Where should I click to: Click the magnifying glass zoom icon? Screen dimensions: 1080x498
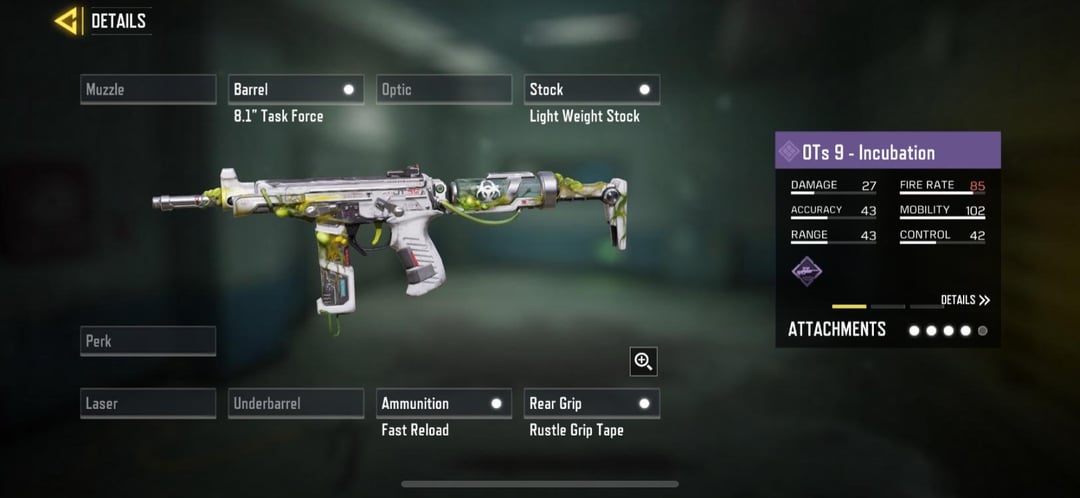(x=643, y=362)
